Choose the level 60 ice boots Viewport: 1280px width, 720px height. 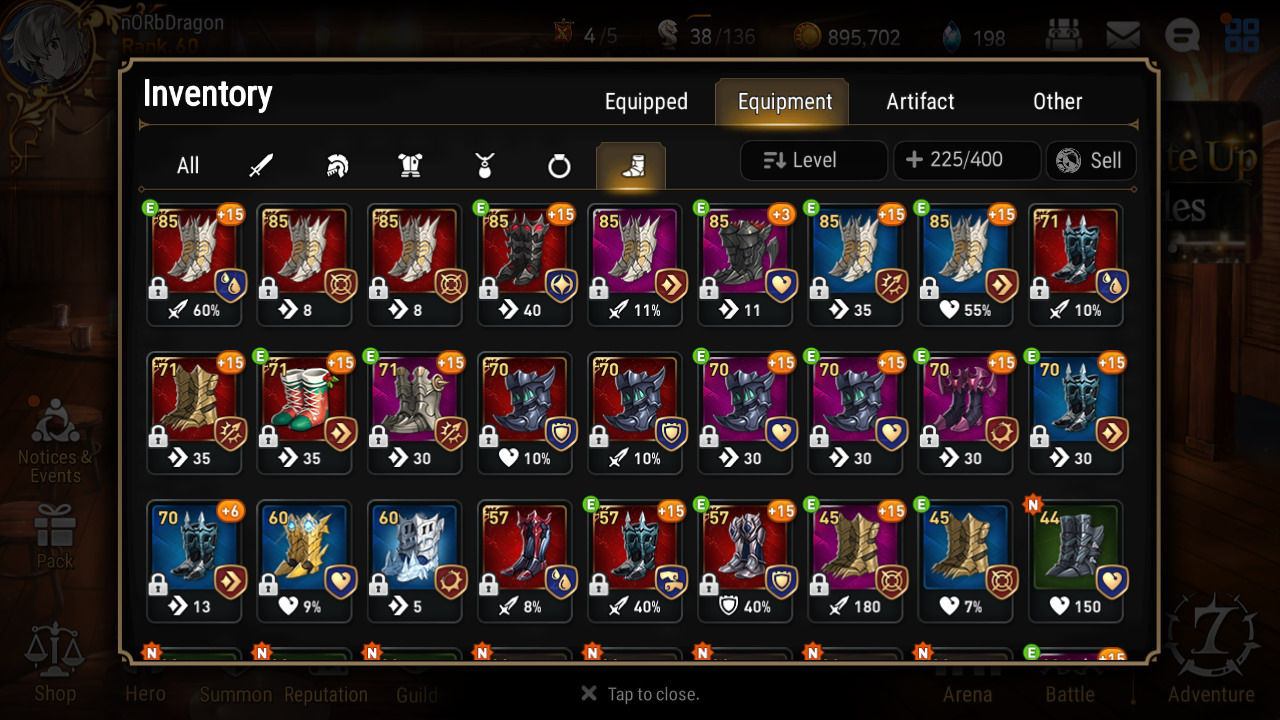414,558
